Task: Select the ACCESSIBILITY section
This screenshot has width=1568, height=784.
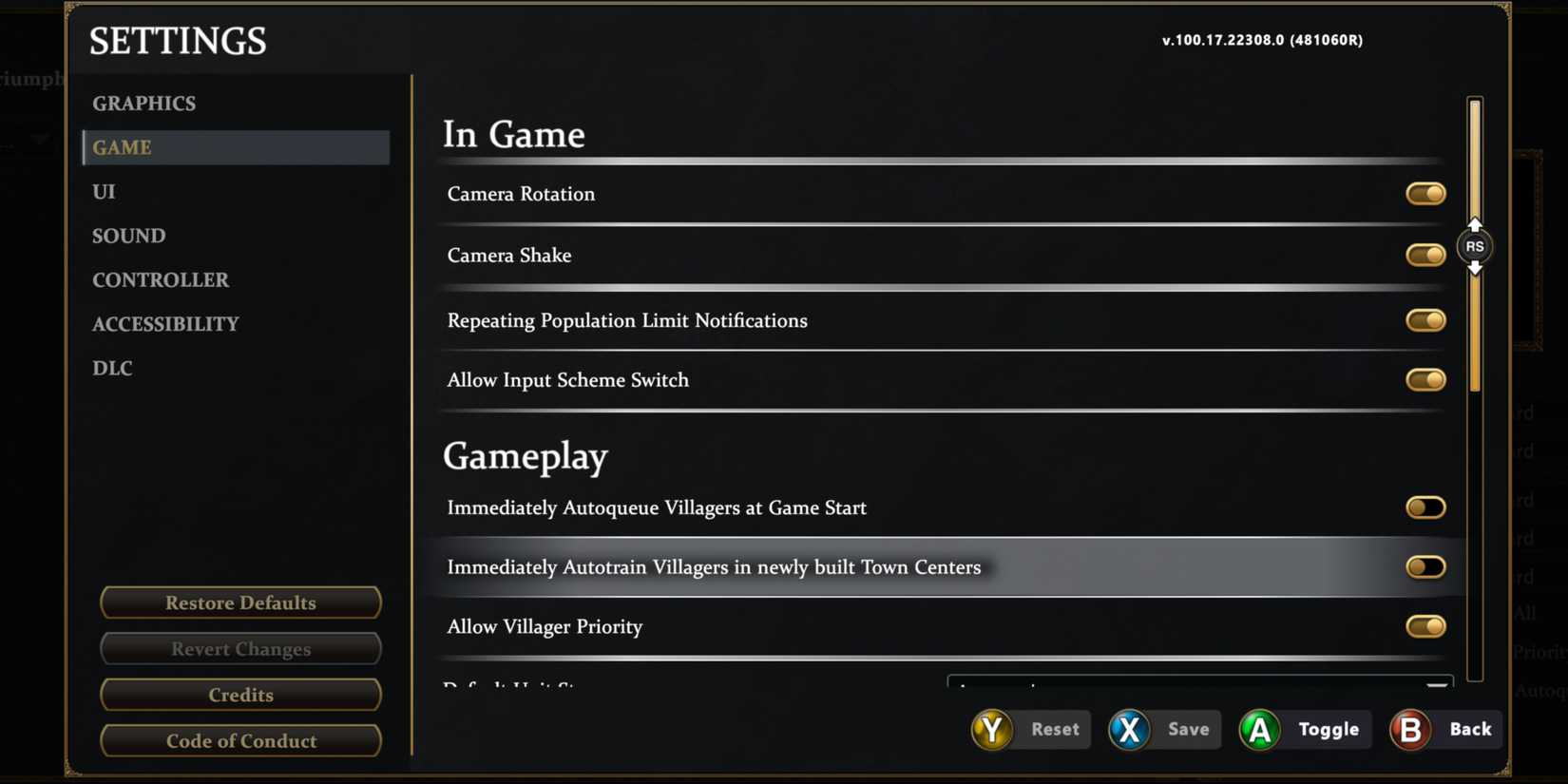Action: pyautogui.click(x=165, y=323)
